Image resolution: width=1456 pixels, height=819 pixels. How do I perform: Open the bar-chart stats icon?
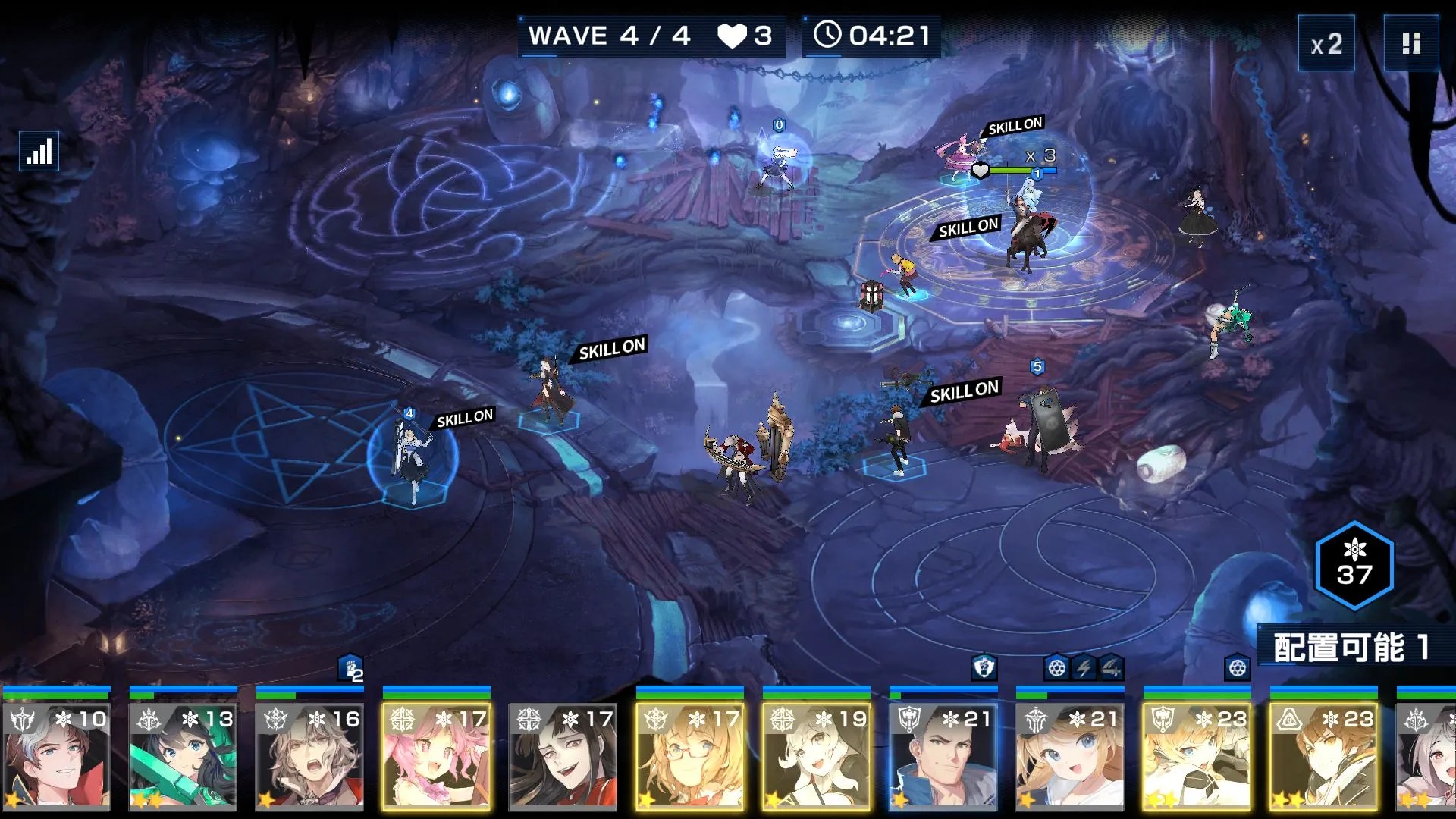coord(39,152)
